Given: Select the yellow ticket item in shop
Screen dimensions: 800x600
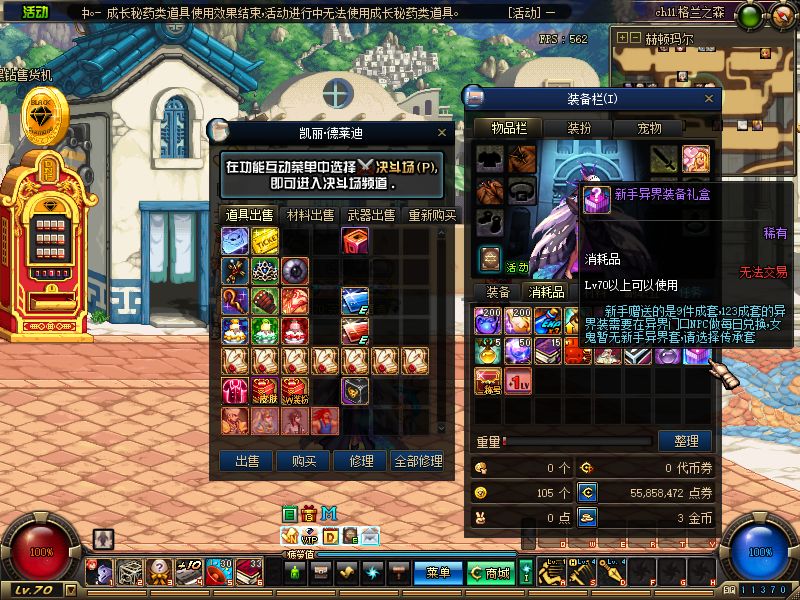Looking at the screenshot, I should 265,241.
